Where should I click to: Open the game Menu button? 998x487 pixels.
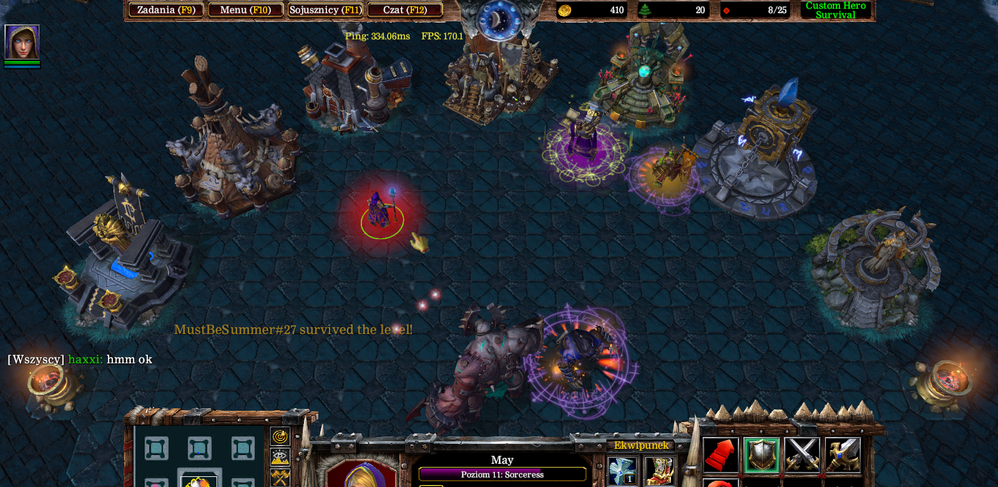pos(246,10)
